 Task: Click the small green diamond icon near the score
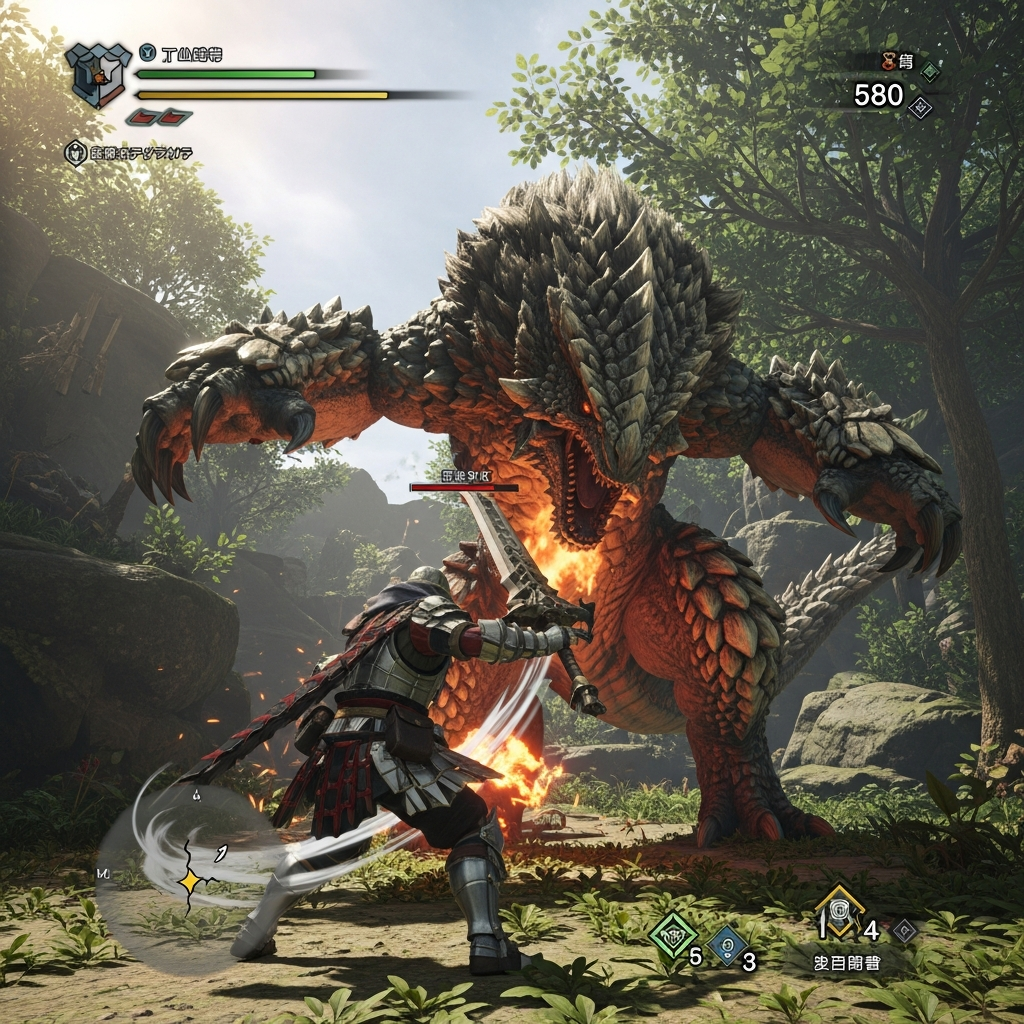[x=930, y=71]
